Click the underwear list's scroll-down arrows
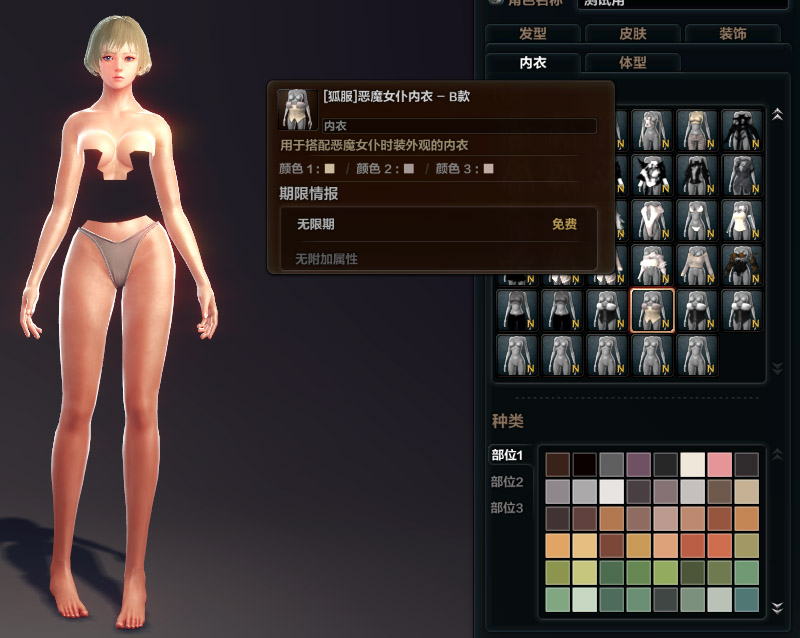This screenshot has height=638, width=800. click(777, 369)
